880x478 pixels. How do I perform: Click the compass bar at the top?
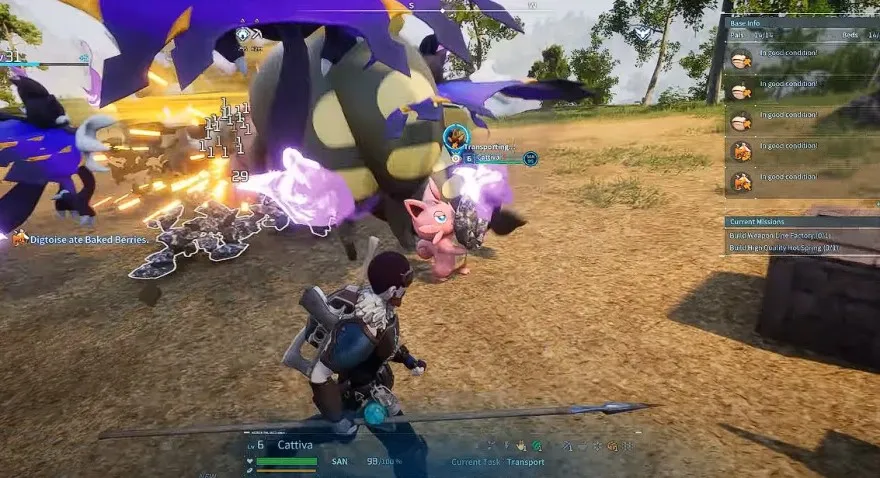(x=440, y=4)
